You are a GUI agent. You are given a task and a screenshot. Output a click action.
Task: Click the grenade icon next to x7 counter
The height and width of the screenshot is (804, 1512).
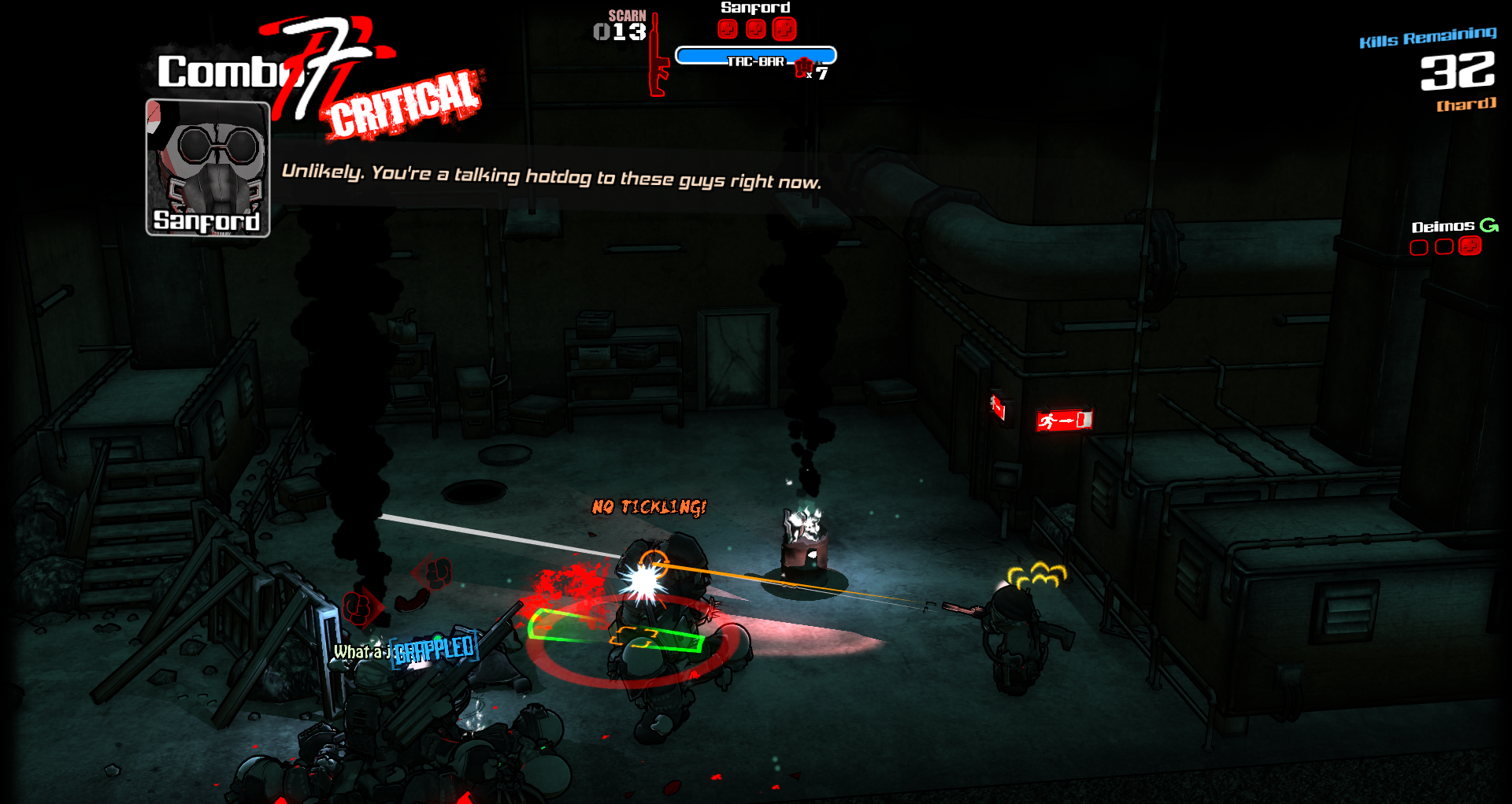(803, 67)
